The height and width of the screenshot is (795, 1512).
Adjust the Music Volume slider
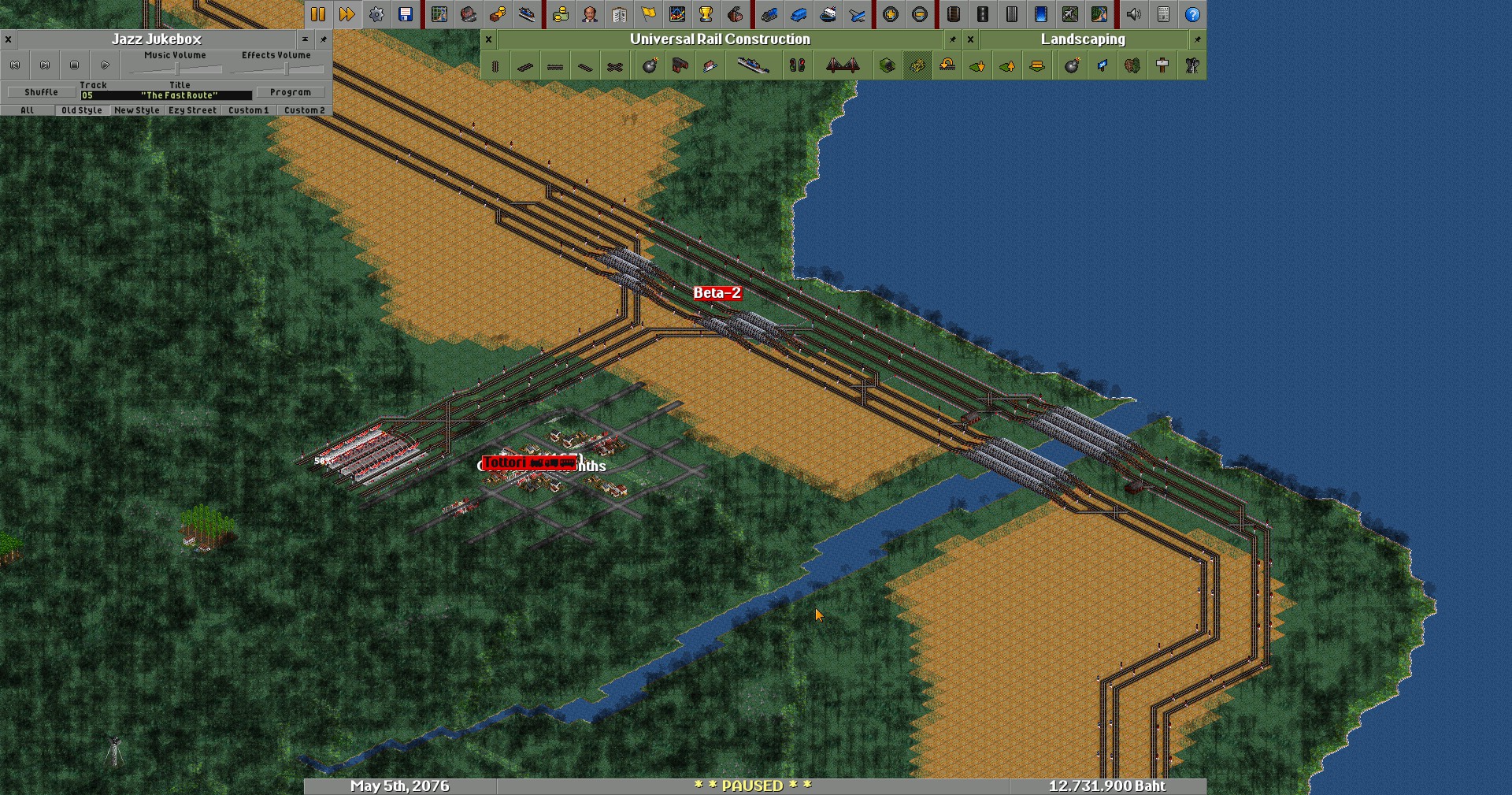(176, 69)
